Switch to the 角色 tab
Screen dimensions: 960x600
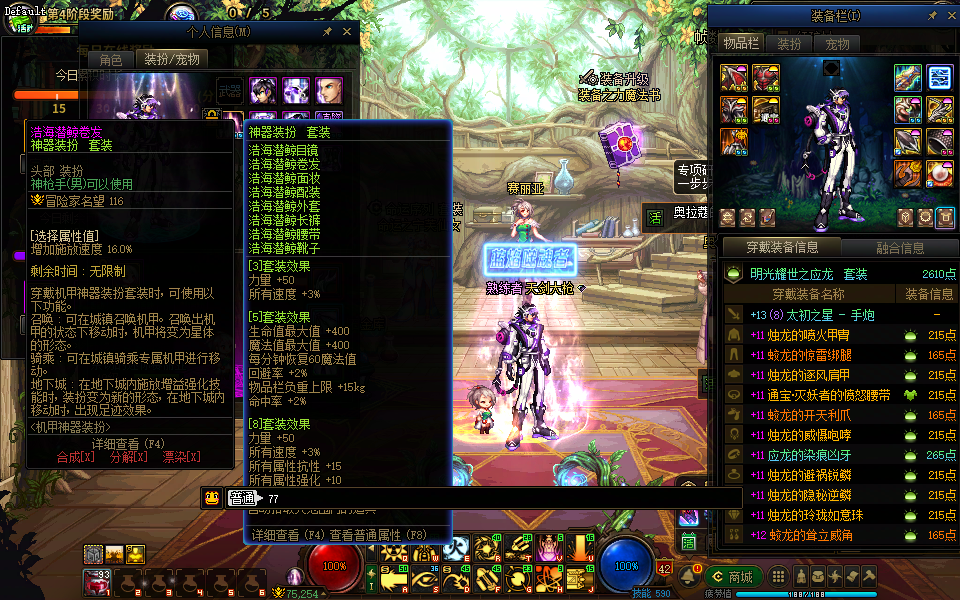click(110, 59)
